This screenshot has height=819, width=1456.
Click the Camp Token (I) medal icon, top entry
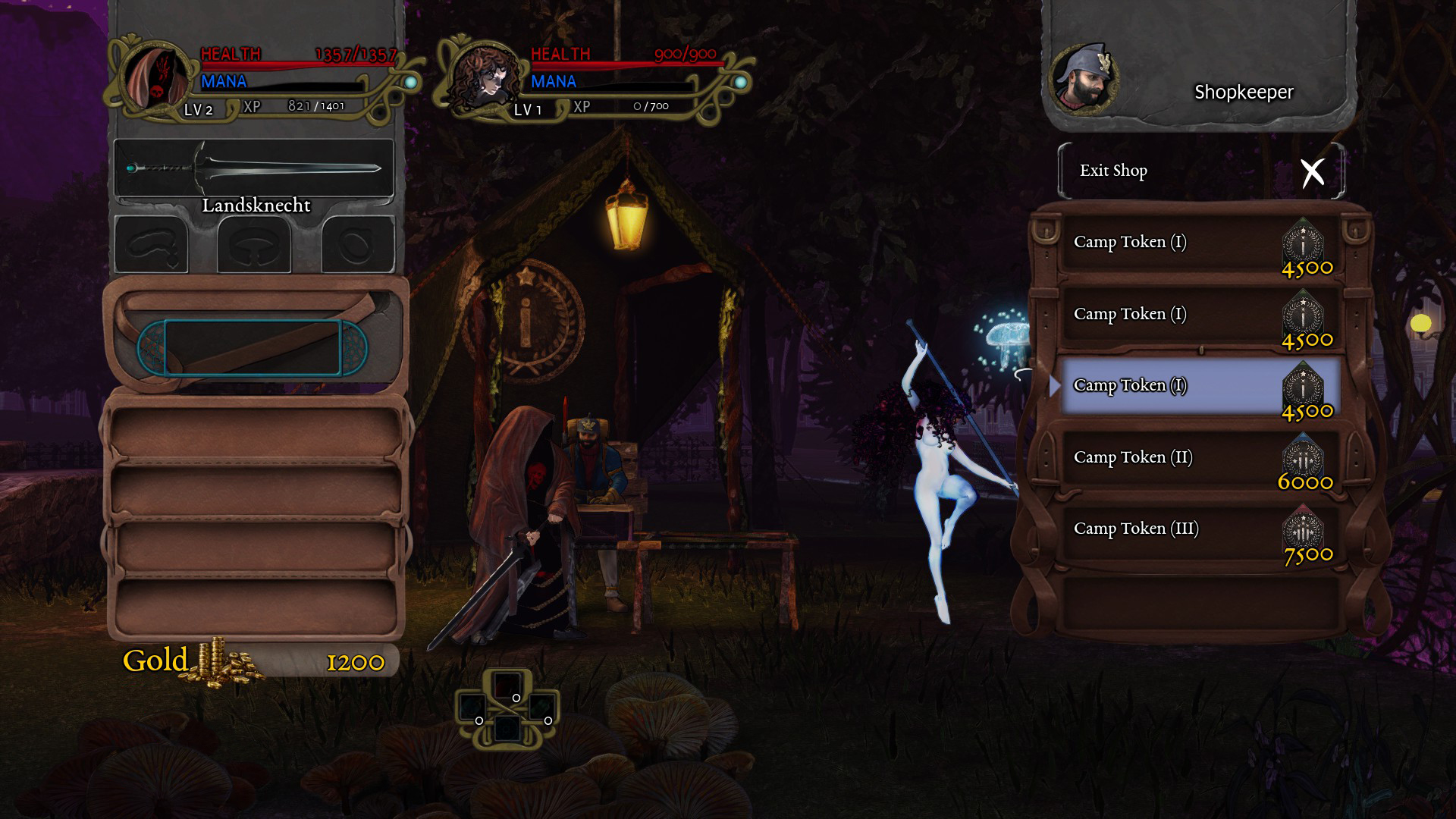tap(1307, 243)
